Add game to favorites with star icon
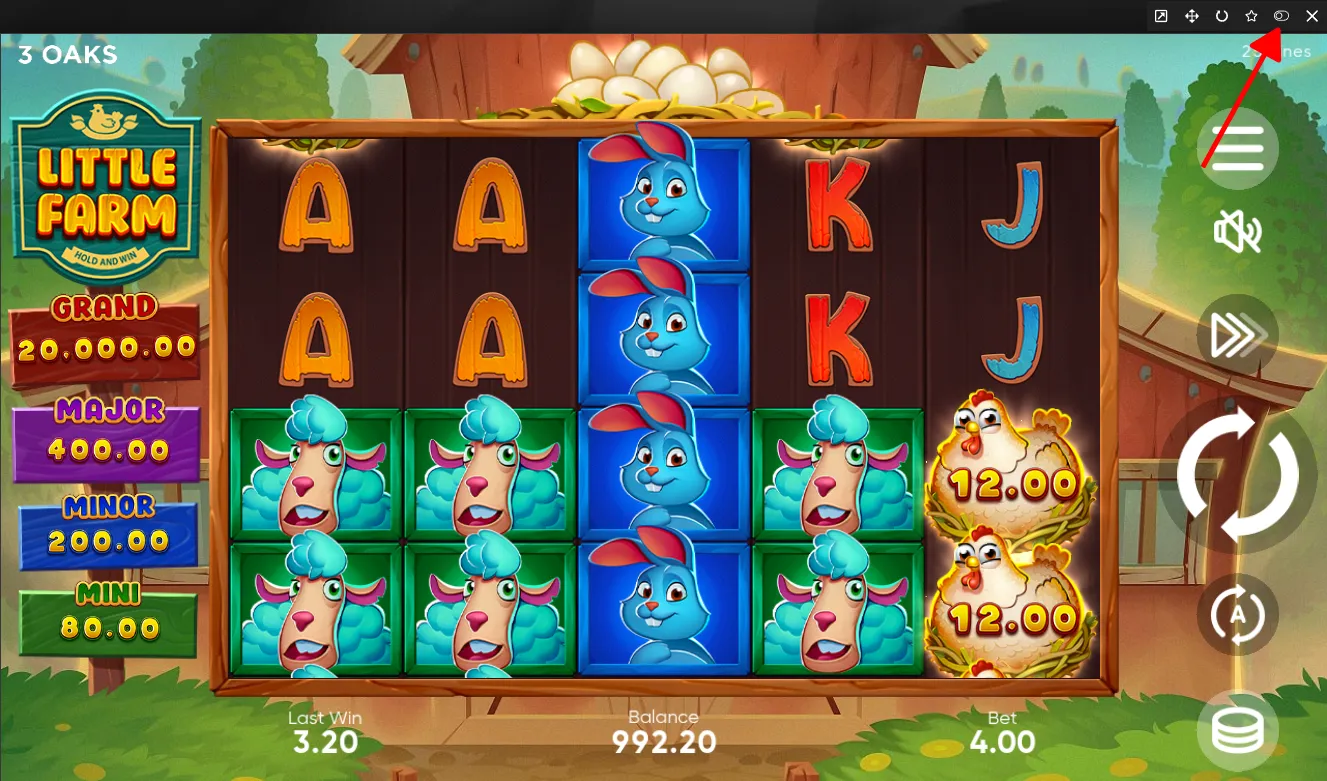Image resolution: width=1327 pixels, height=781 pixels. pos(1251,16)
